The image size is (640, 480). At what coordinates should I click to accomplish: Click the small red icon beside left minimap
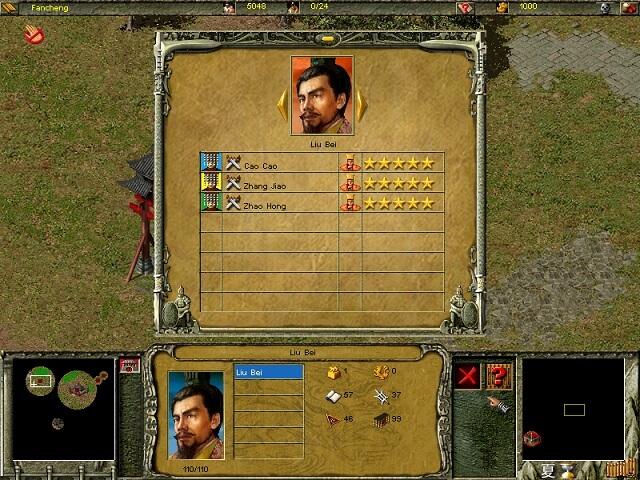[x=127, y=365]
